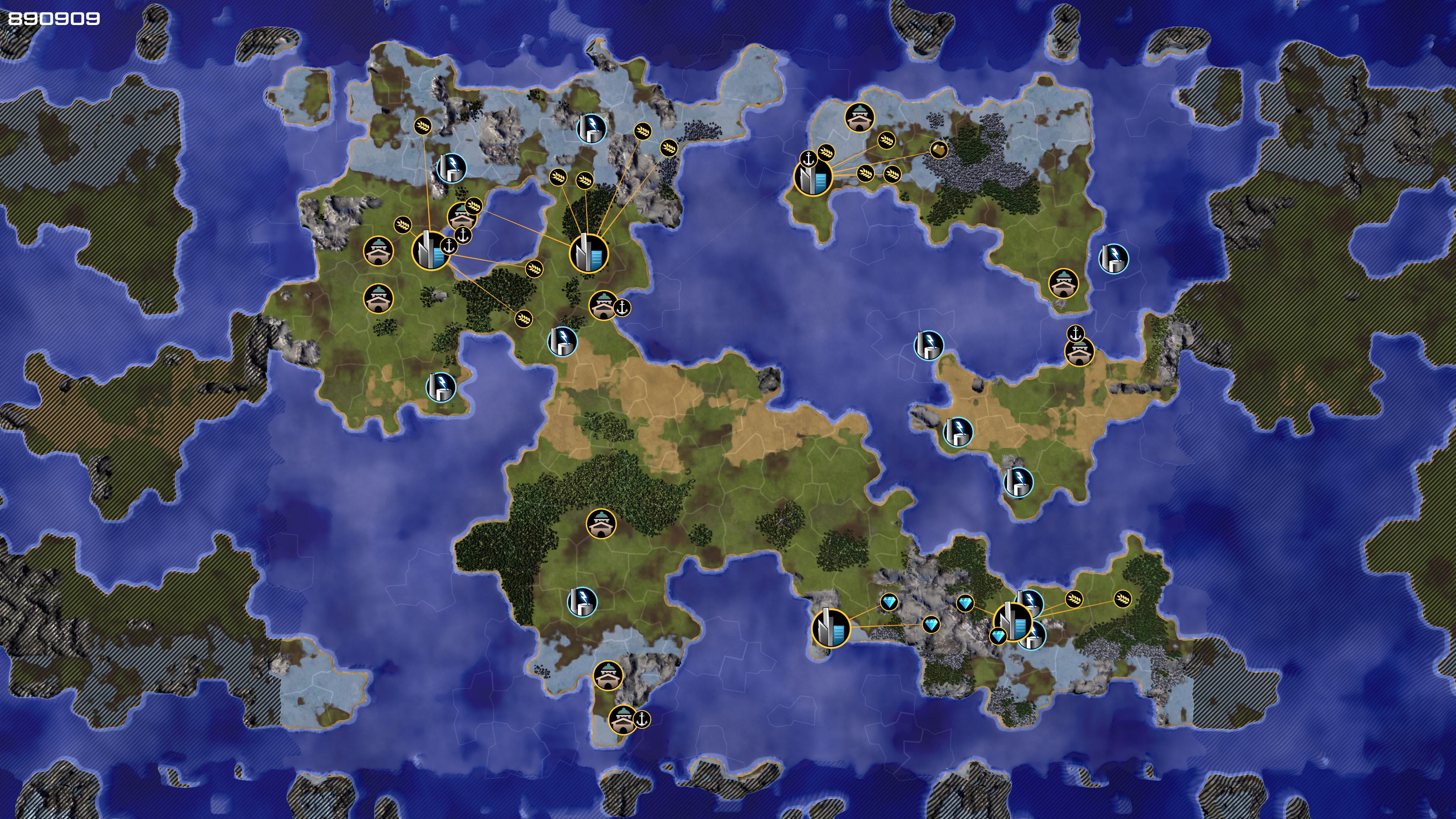Choose the city linked to only two diamonds
Viewport: 1456px width, 819px height.
pyautogui.click(x=830, y=628)
